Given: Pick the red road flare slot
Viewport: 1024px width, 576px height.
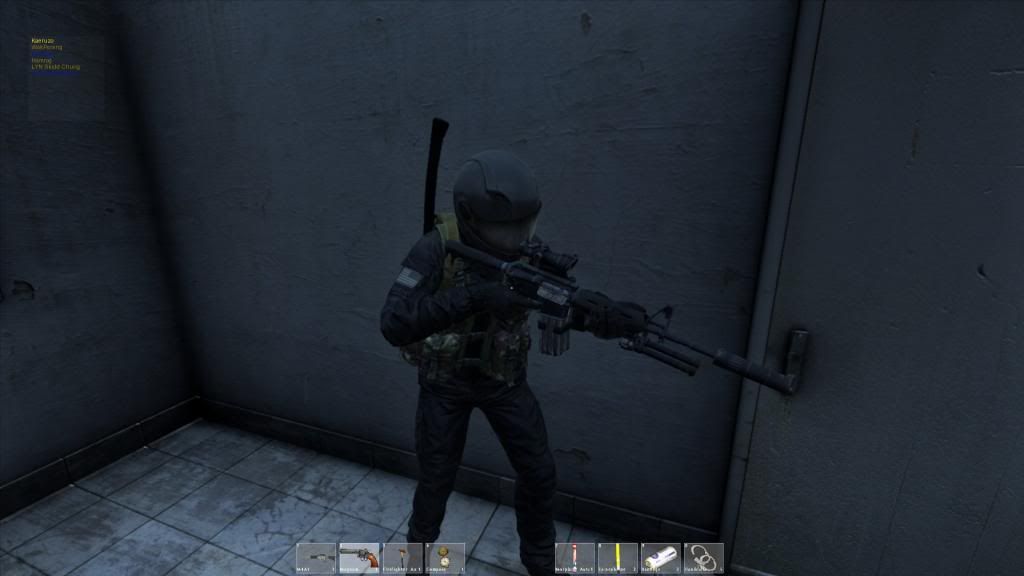Looking at the screenshot, I should click(x=575, y=557).
